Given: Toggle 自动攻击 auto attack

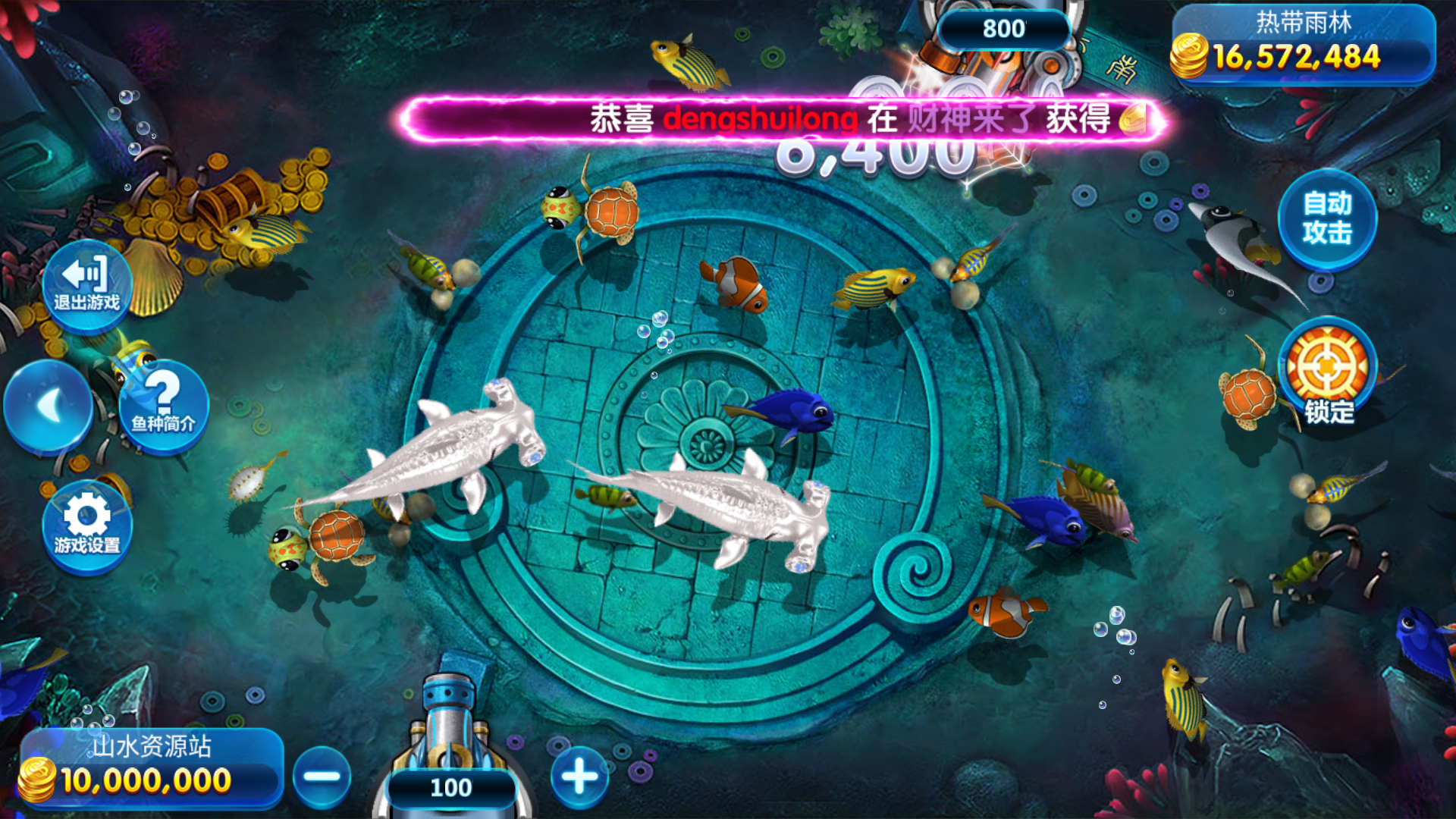Looking at the screenshot, I should (1327, 219).
